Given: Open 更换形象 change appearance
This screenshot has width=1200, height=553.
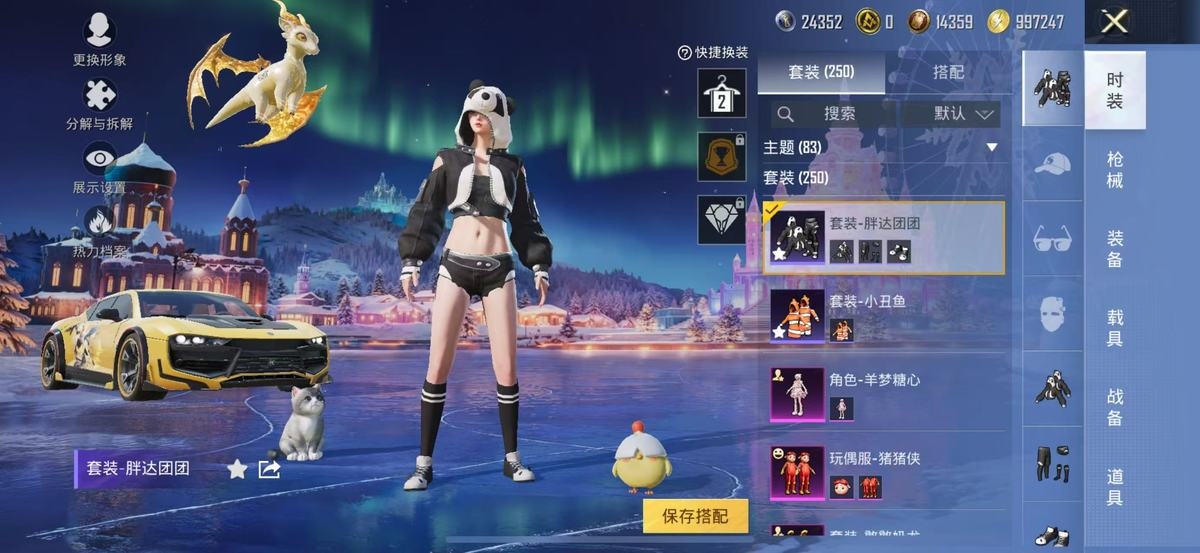Looking at the screenshot, I should 99,40.
